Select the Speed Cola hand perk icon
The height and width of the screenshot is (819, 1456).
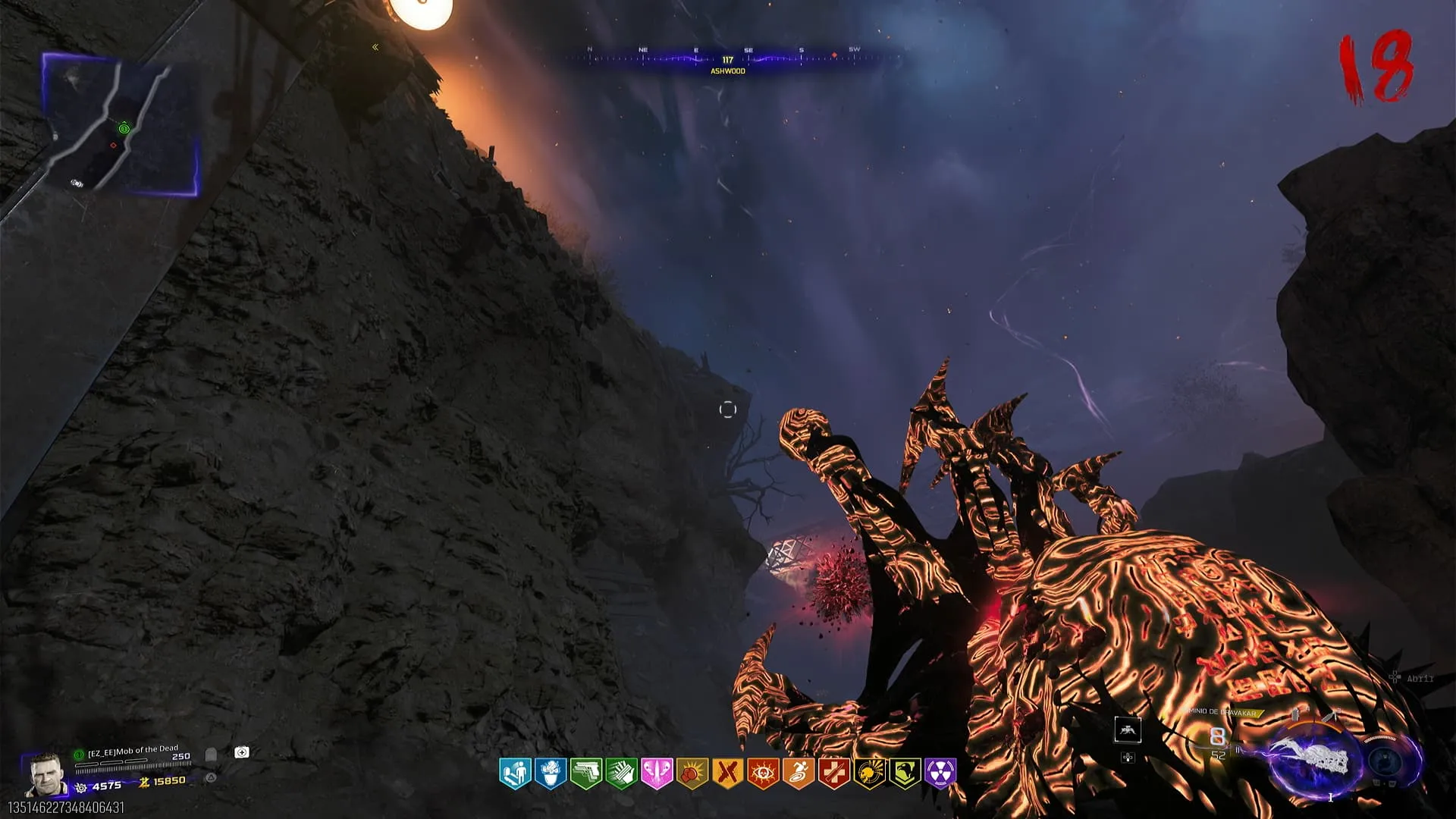coord(621,773)
